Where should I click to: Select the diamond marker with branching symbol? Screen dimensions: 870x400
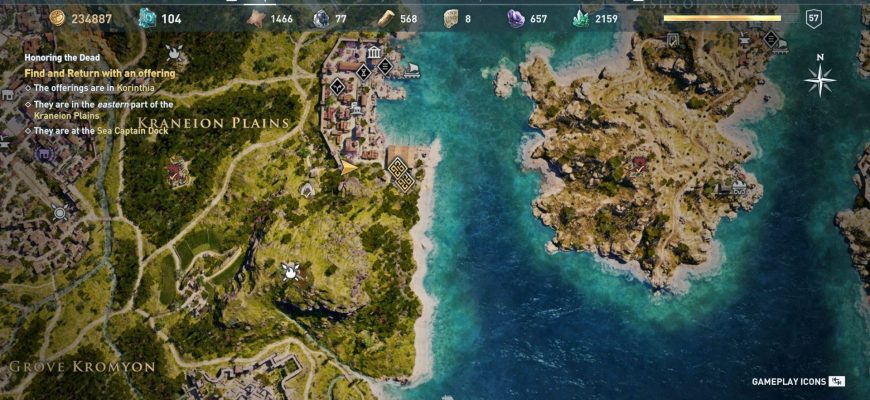tap(337, 87)
